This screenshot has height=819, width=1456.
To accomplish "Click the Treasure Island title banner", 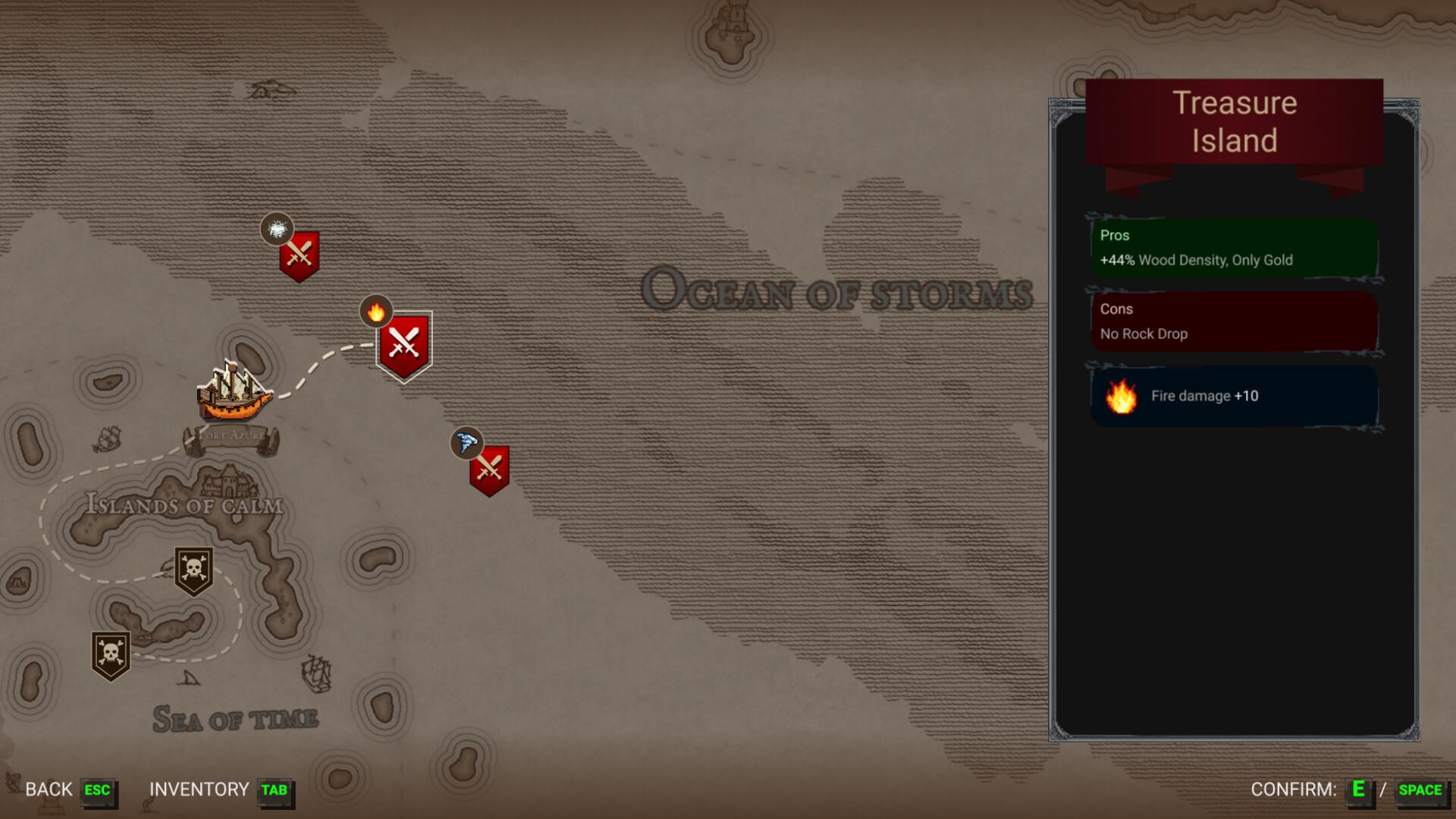I will [x=1233, y=121].
